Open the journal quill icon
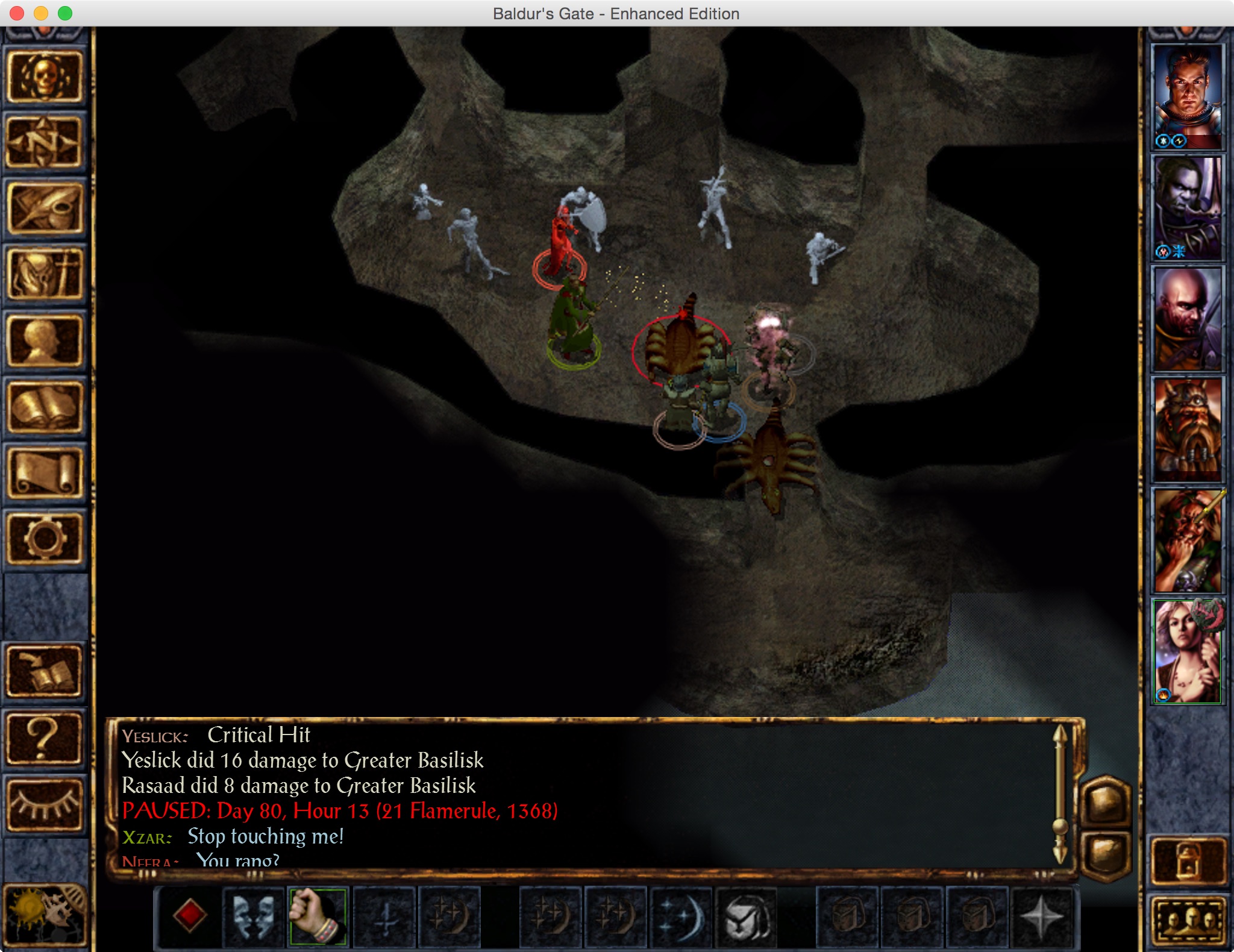 coord(45,209)
